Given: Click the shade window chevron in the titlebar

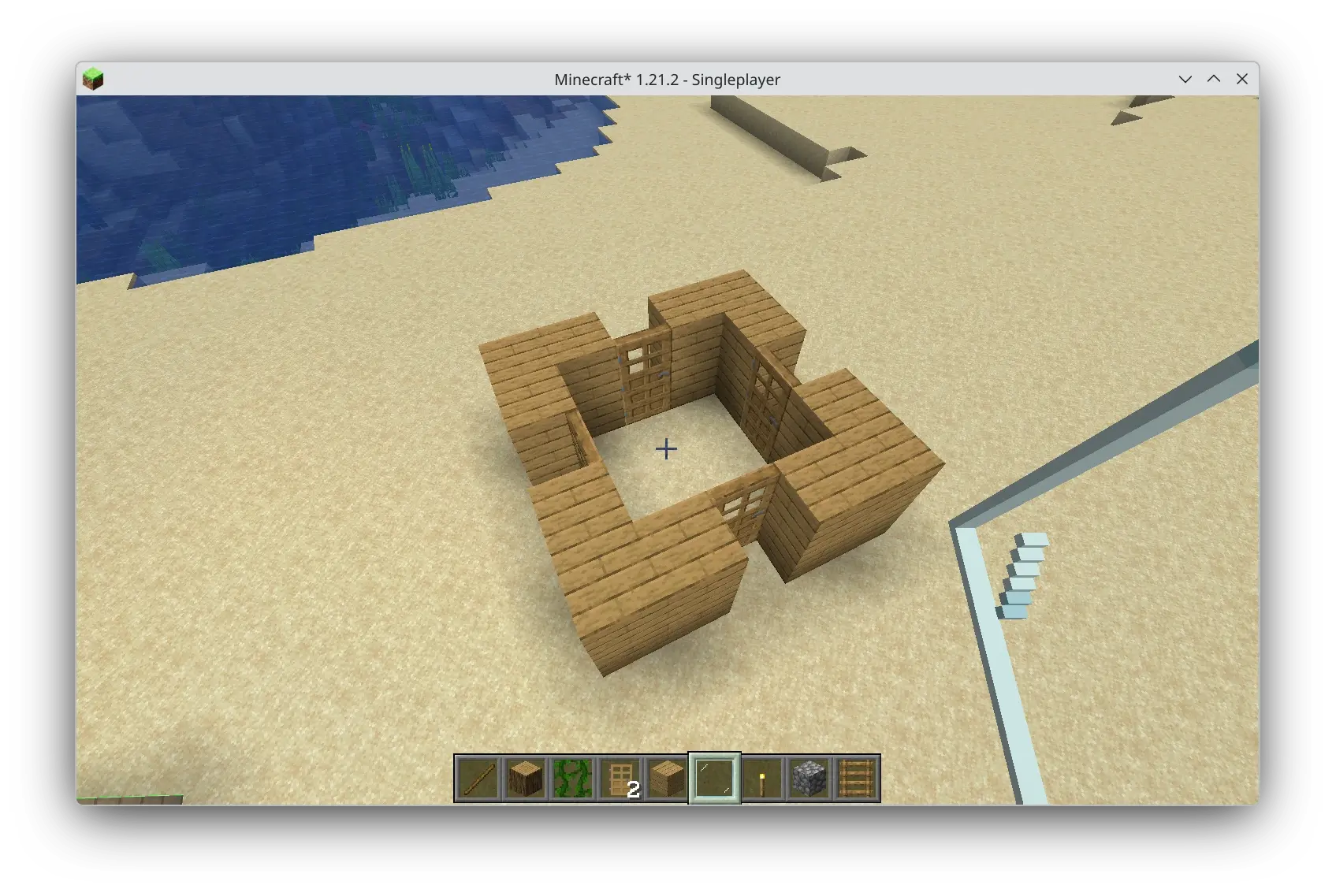Looking at the screenshot, I should [1185, 79].
